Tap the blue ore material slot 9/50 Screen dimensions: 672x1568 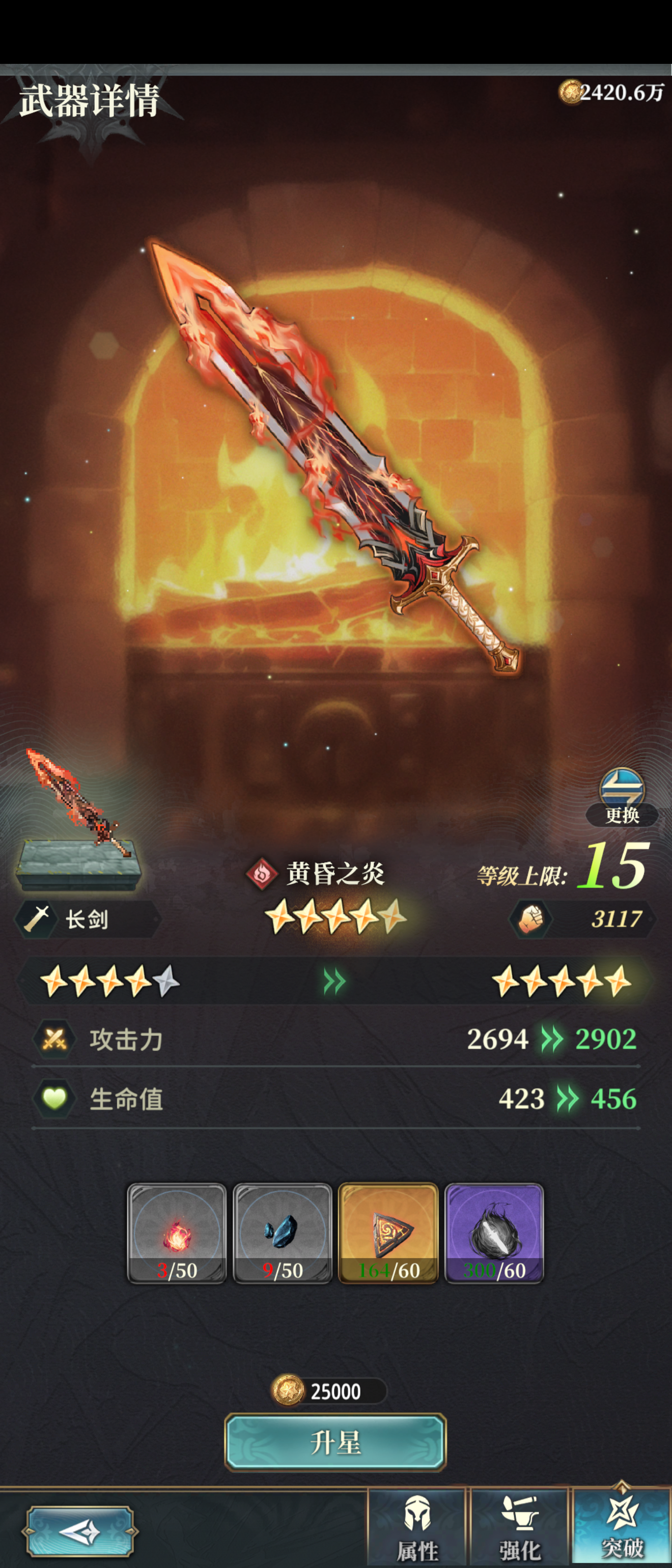[x=282, y=1232]
